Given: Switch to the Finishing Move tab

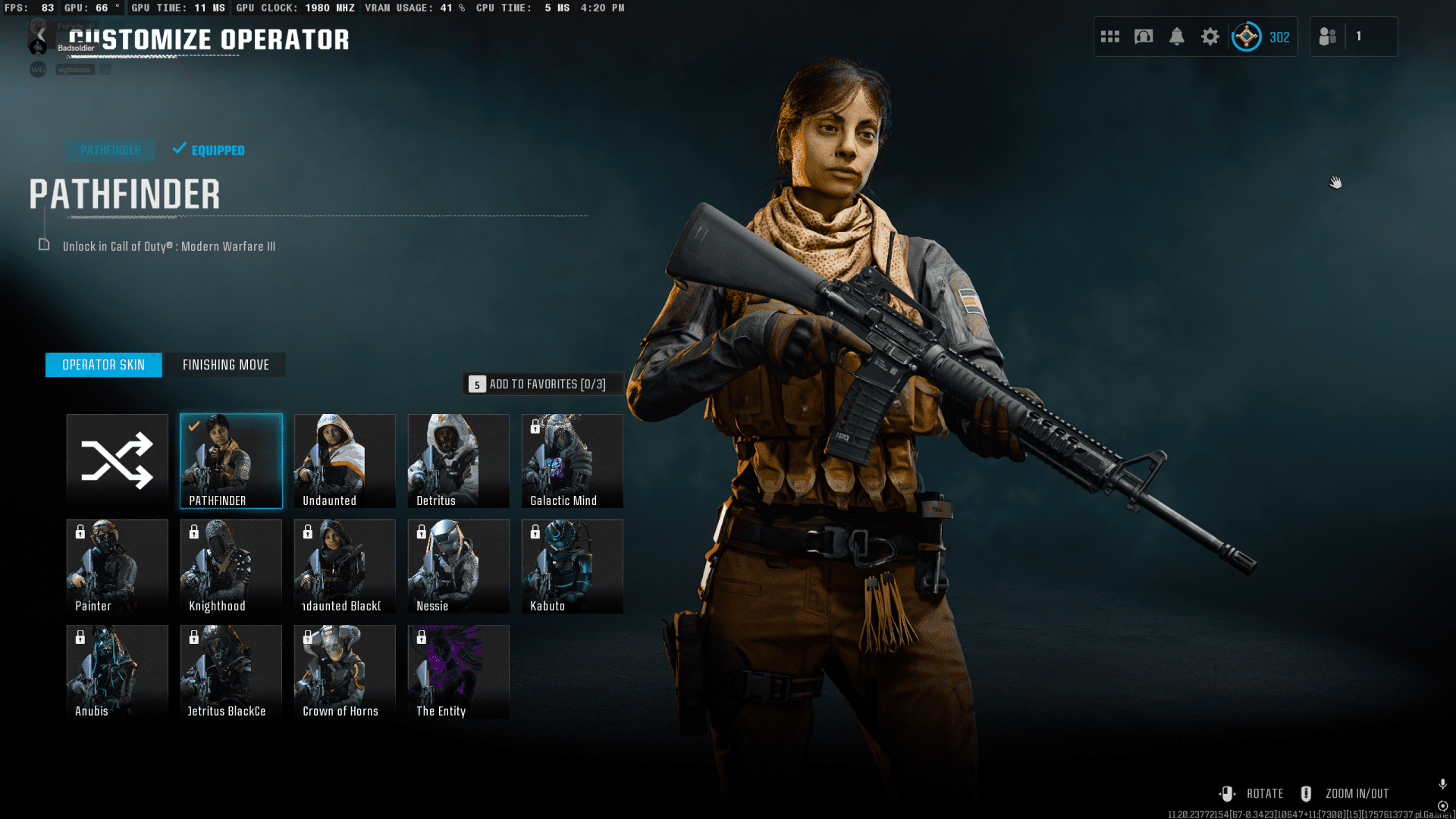Looking at the screenshot, I should [x=225, y=365].
